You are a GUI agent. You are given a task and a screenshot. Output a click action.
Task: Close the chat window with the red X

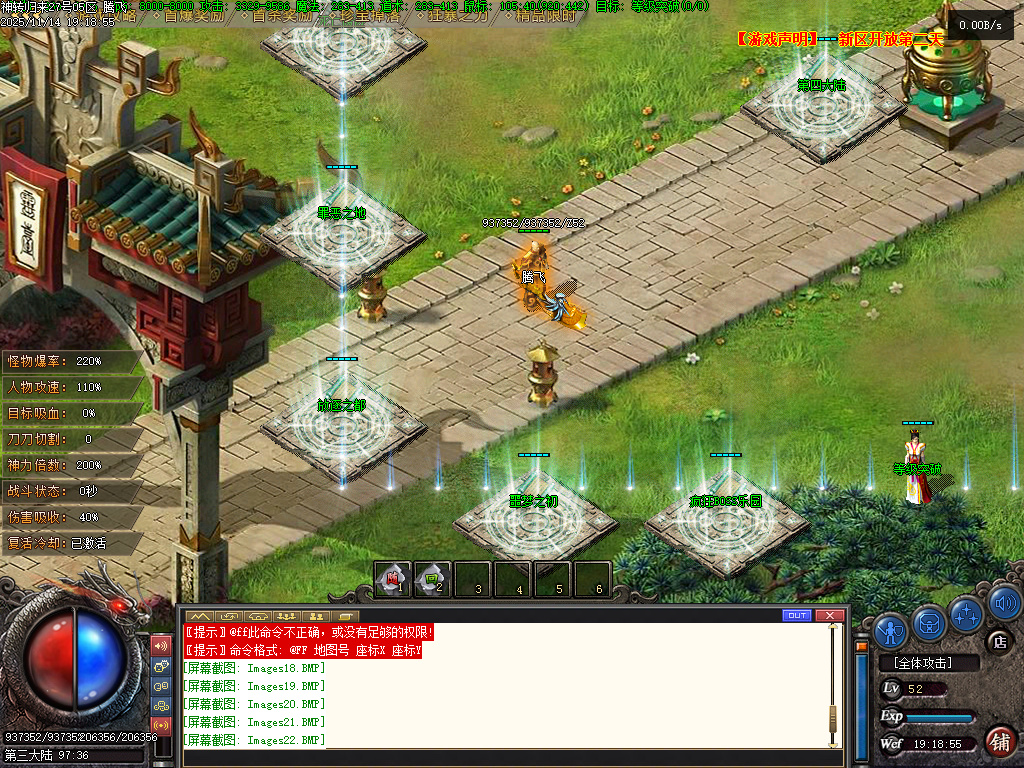pyautogui.click(x=828, y=615)
